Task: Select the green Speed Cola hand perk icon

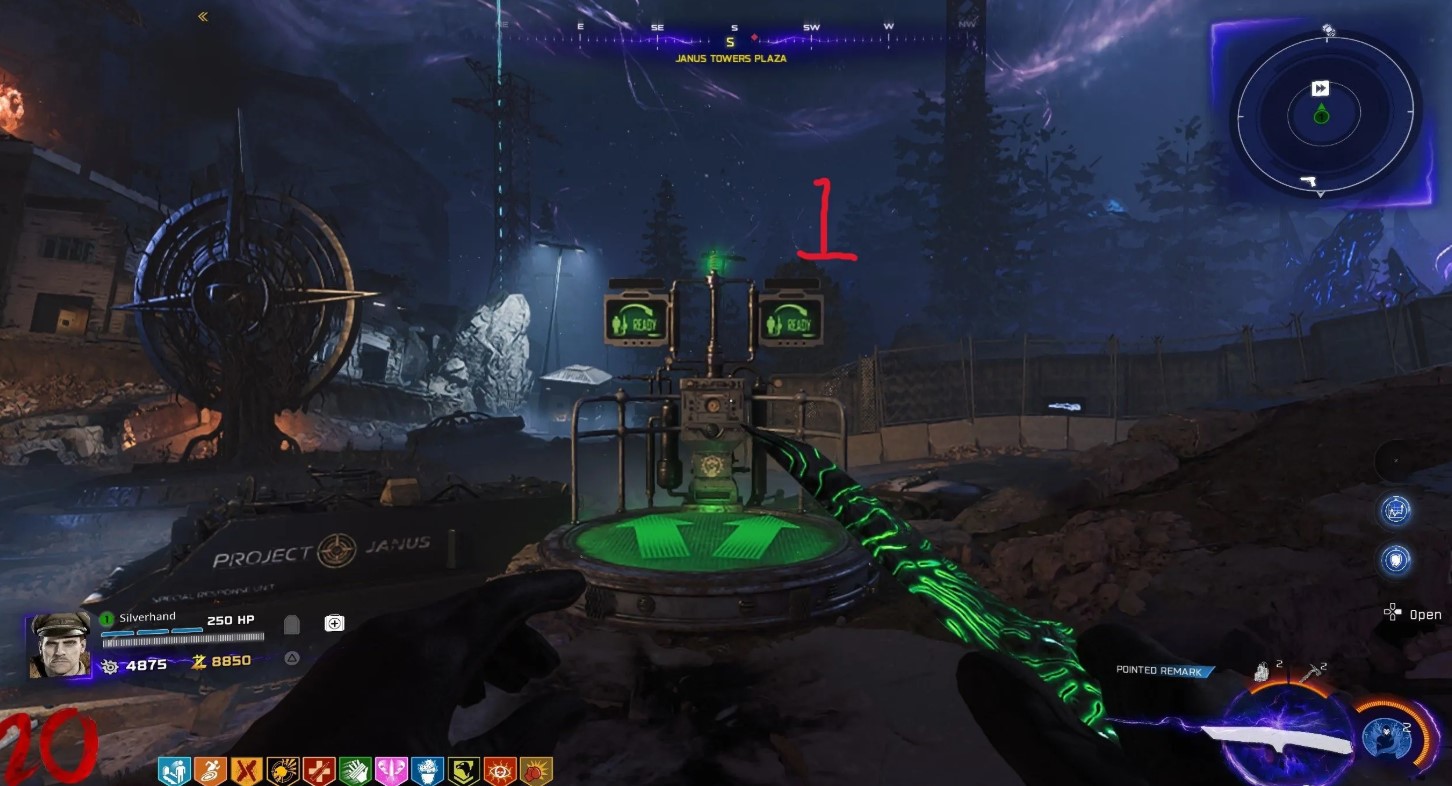Action: (355, 770)
